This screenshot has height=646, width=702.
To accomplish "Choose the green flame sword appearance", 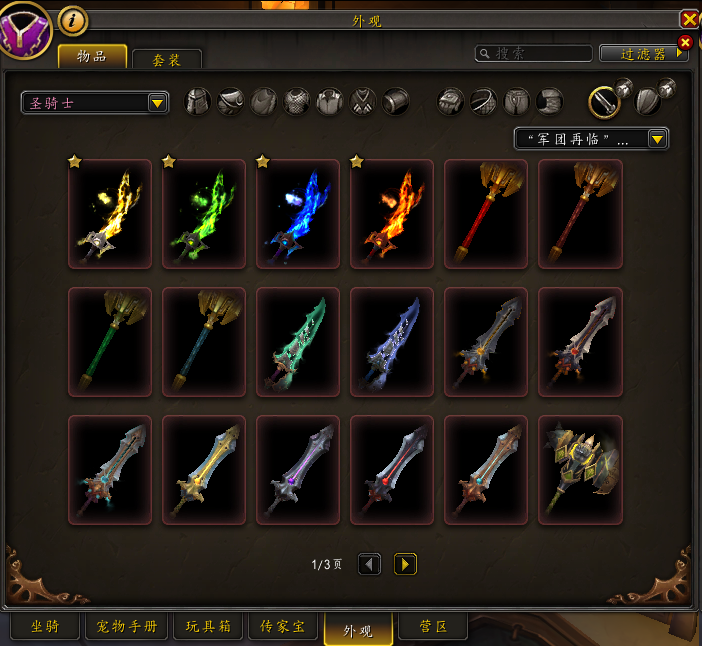I will [x=204, y=214].
